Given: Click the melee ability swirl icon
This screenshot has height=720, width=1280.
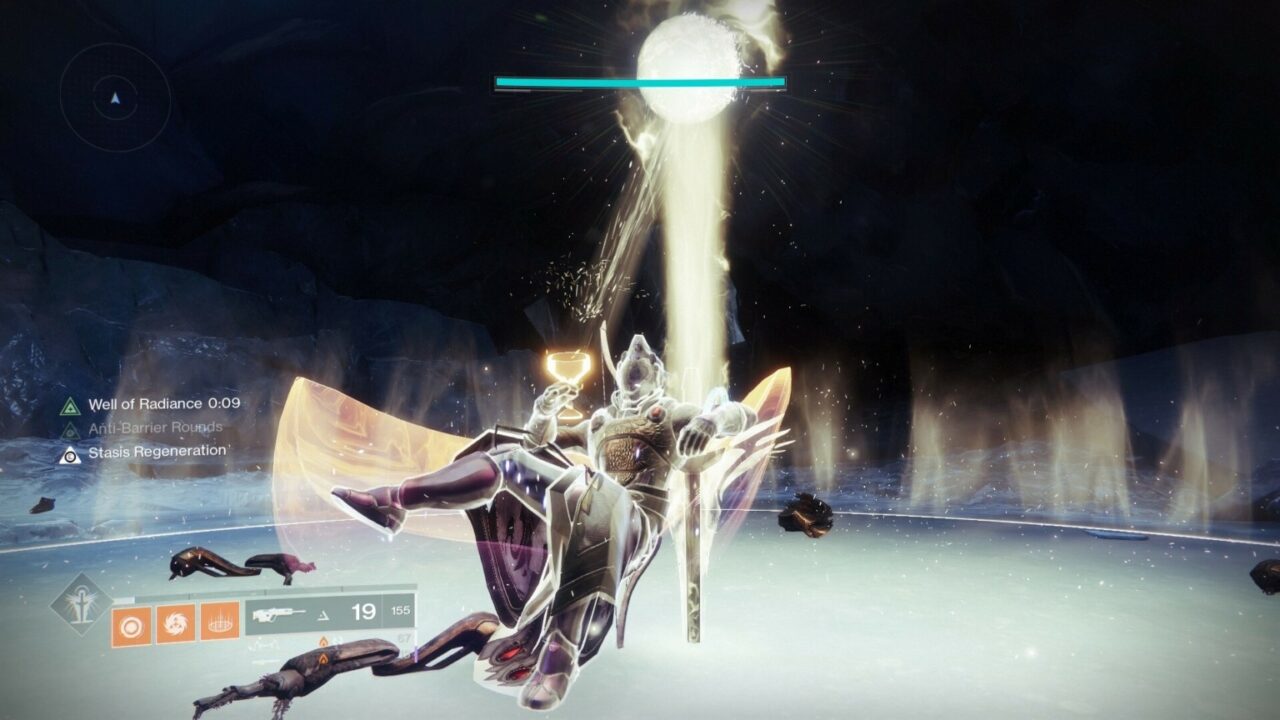Looking at the screenshot, I should pyautogui.click(x=176, y=624).
